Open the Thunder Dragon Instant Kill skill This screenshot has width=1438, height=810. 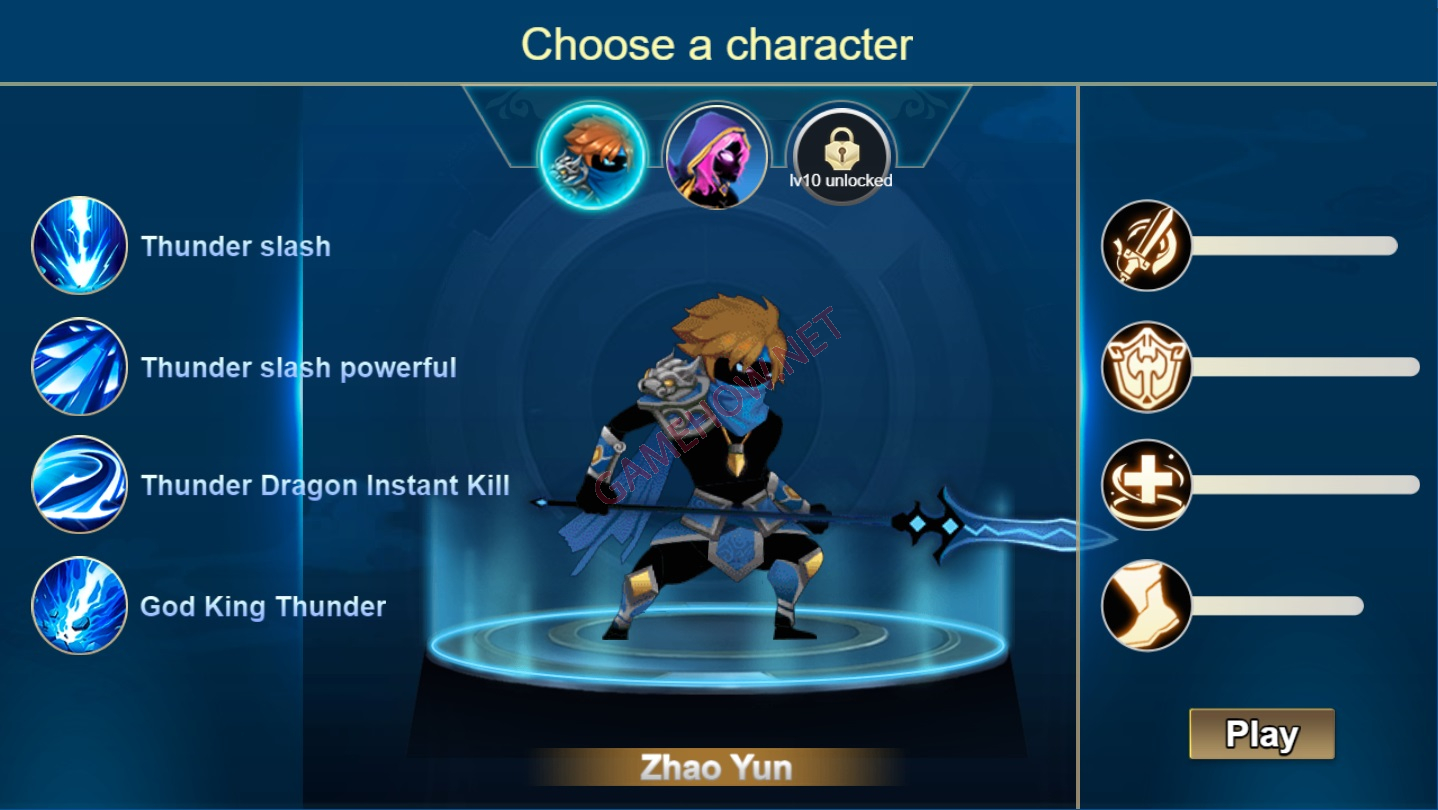(x=79, y=487)
